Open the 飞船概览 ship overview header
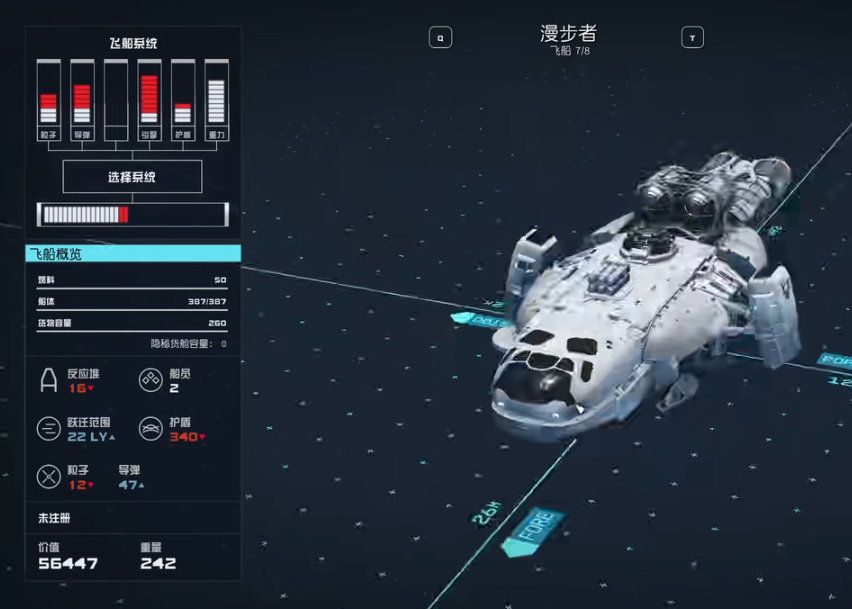Image resolution: width=852 pixels, height=609 pixels. tap(133, 254)
